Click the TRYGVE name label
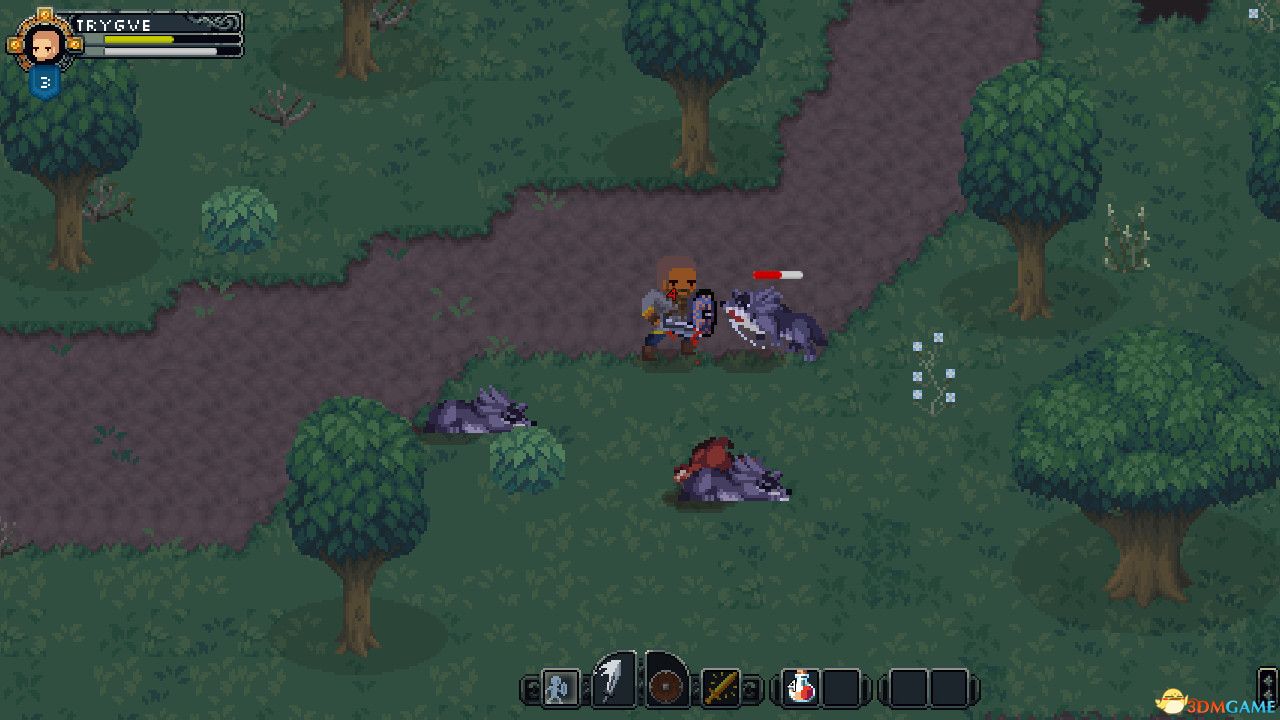The width and height of the screenshot is (1280, 720). [x=113, y=24]
